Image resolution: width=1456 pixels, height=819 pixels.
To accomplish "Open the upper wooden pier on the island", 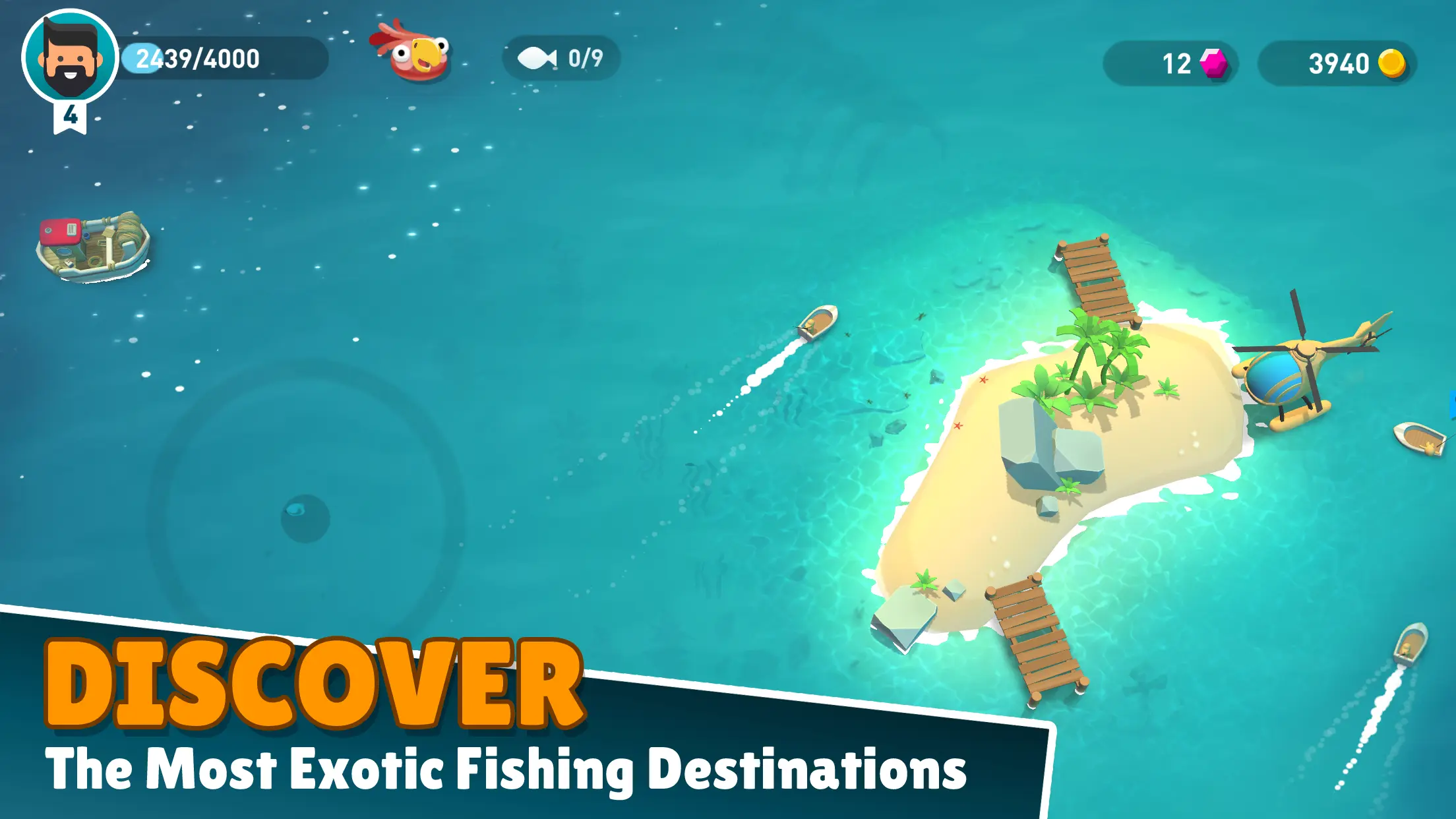I will [1098, 280].
